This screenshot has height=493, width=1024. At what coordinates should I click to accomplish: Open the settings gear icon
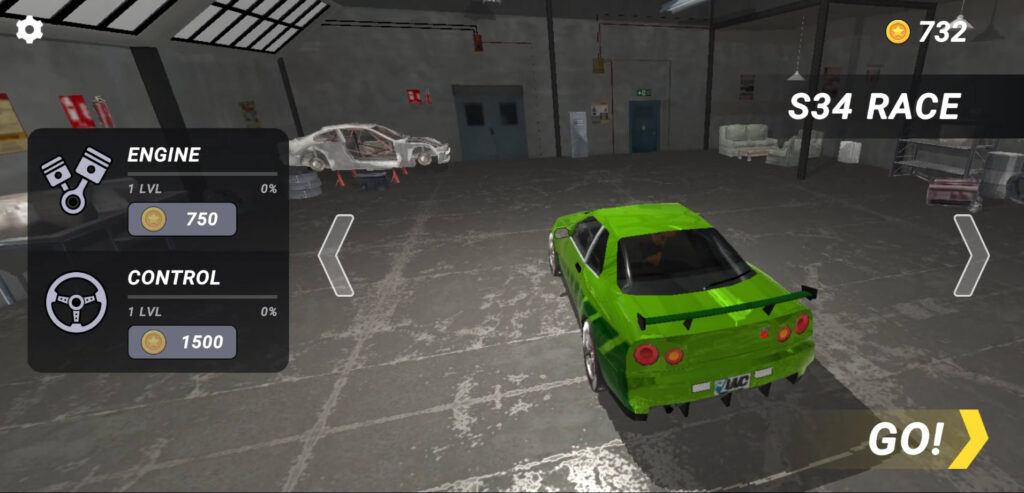30,29
